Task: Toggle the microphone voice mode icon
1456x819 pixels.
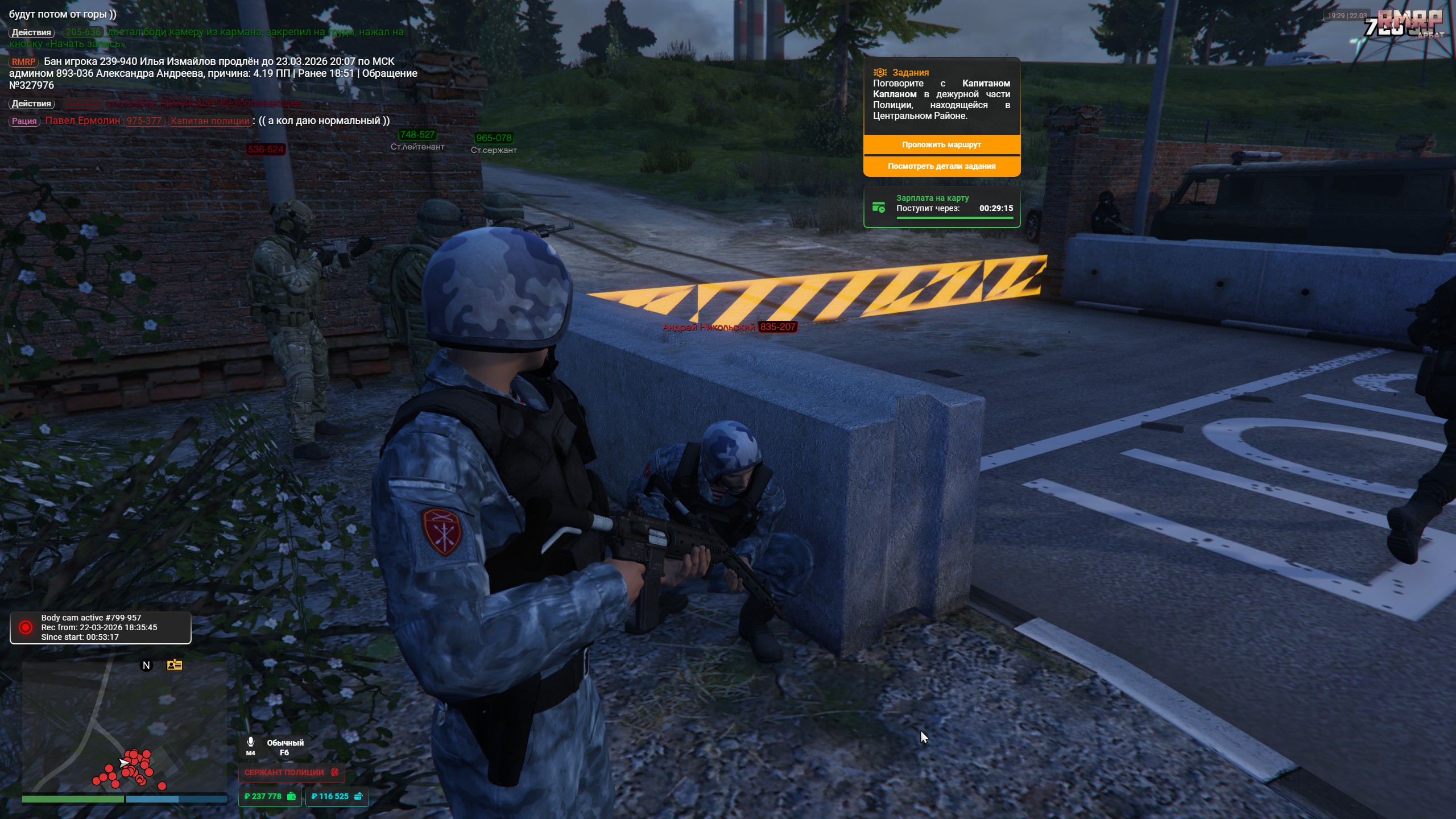Action: click(250, 742)
